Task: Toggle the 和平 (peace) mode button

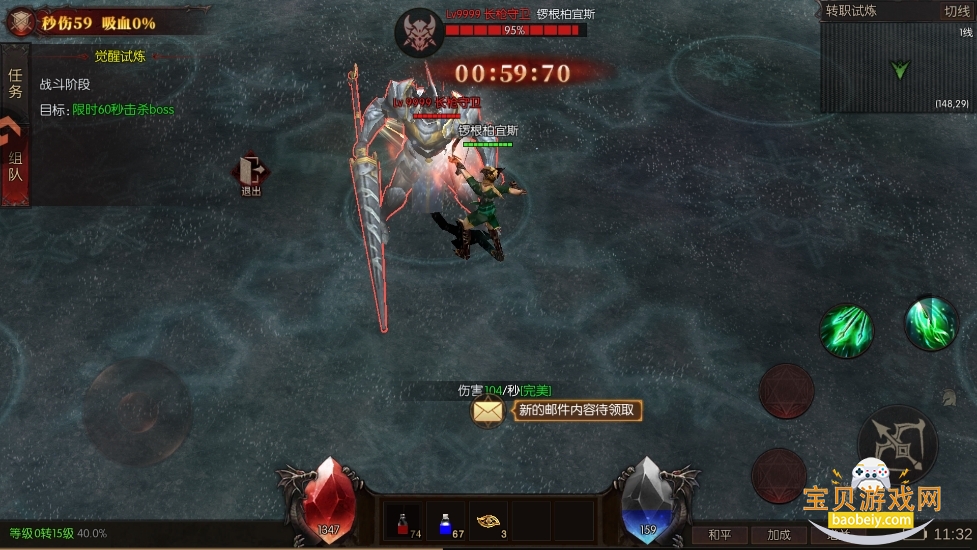Action: 719,535
